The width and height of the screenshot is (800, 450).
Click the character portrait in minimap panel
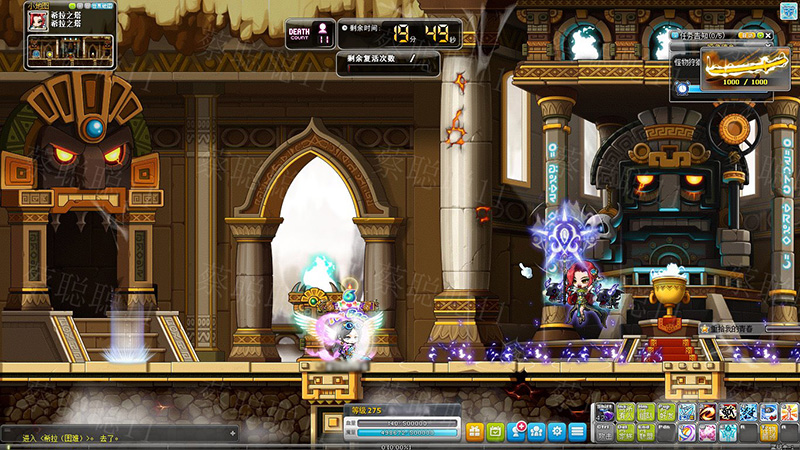point(39,22)
